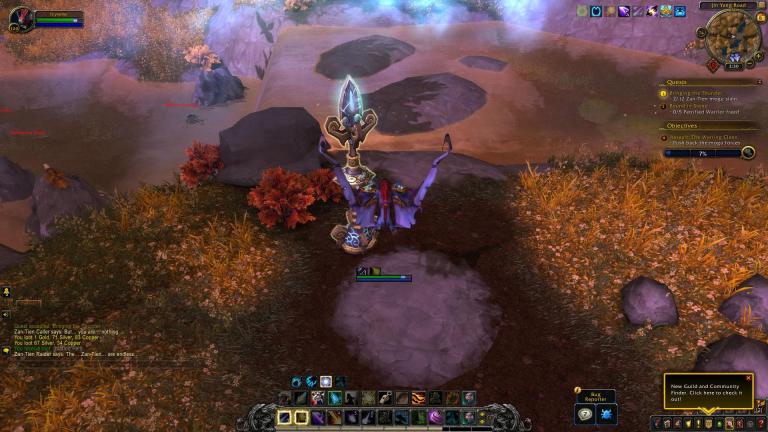Open the chat log panel
This screenshot has height=432, width=768.
click(x=7, y=291)
